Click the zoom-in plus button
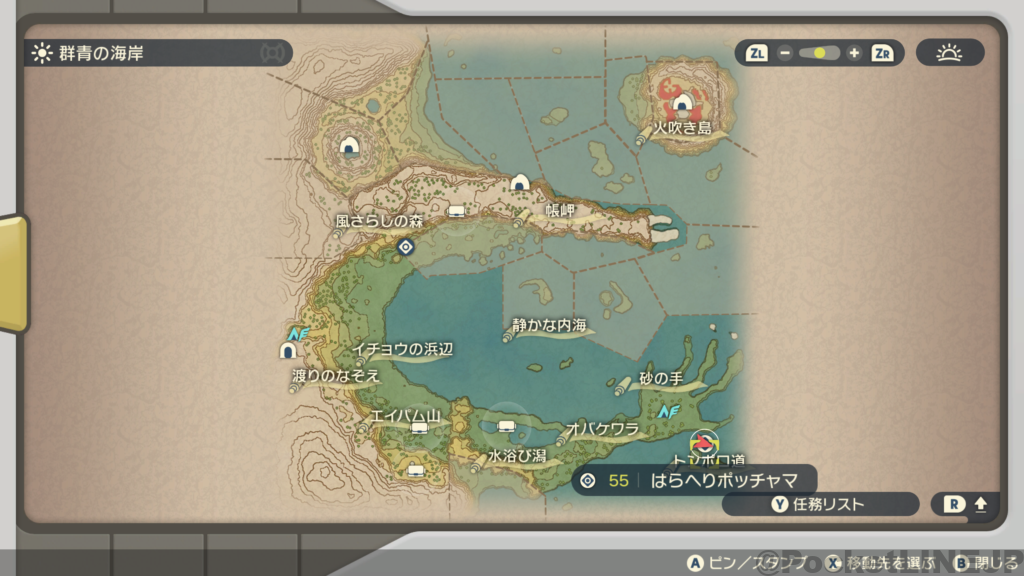Viewport: 1024px width, 576px height. (853, 53)
